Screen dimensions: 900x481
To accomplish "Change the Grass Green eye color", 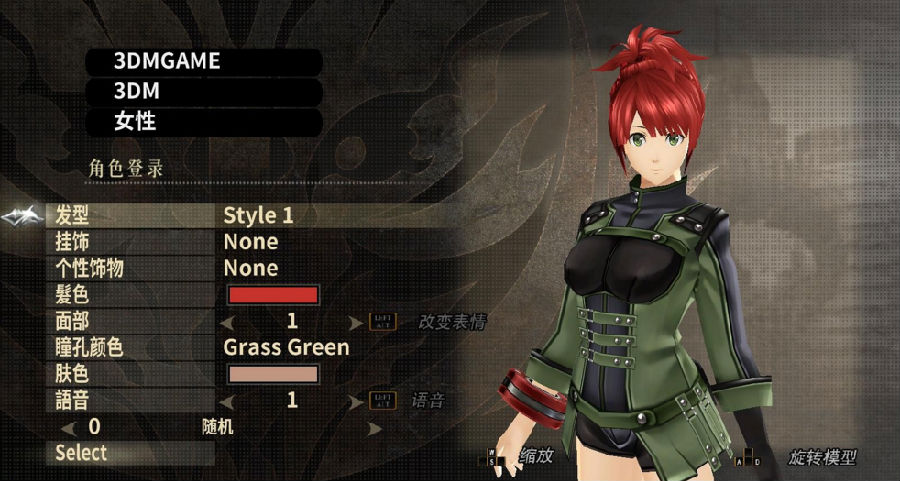I will (286, 348).
